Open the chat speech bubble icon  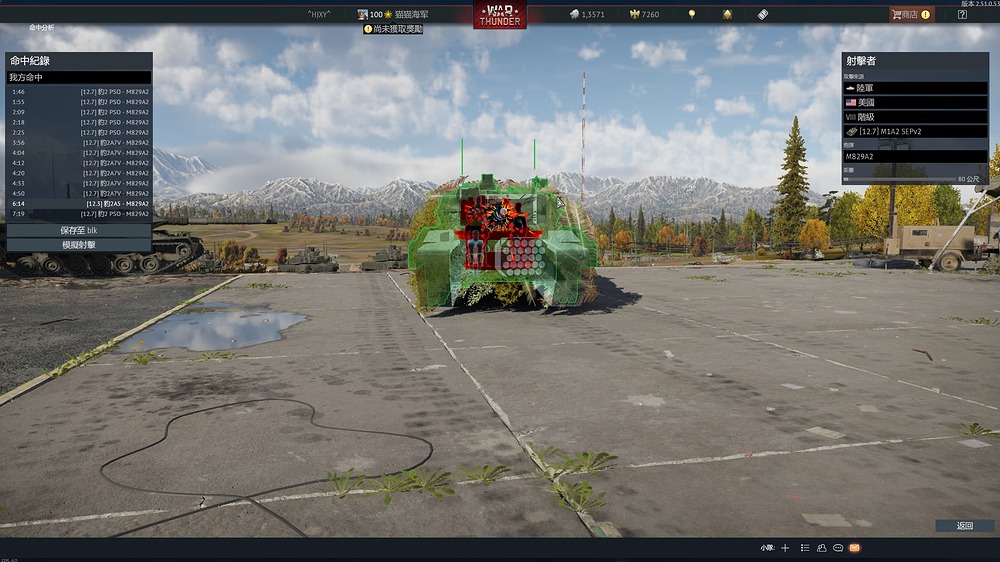(x=837, y=548)
